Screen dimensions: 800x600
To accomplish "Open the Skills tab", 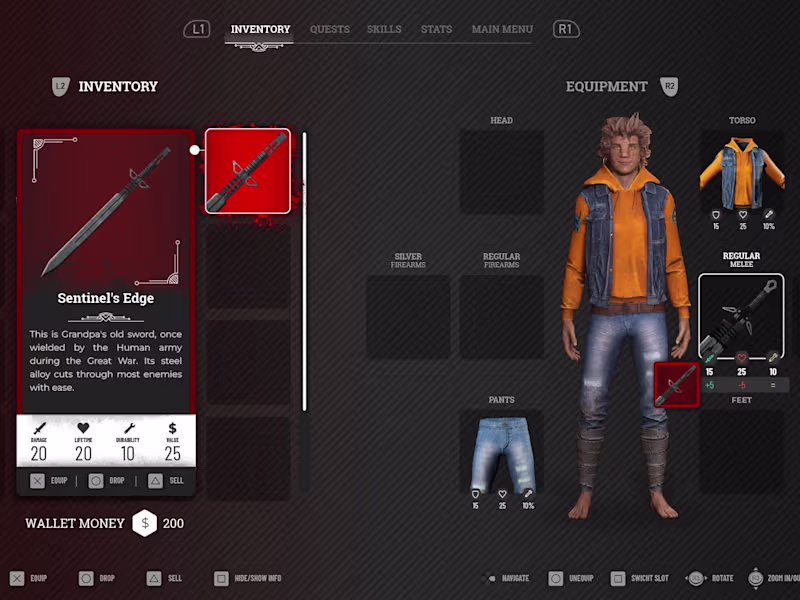I will (384, 29).
